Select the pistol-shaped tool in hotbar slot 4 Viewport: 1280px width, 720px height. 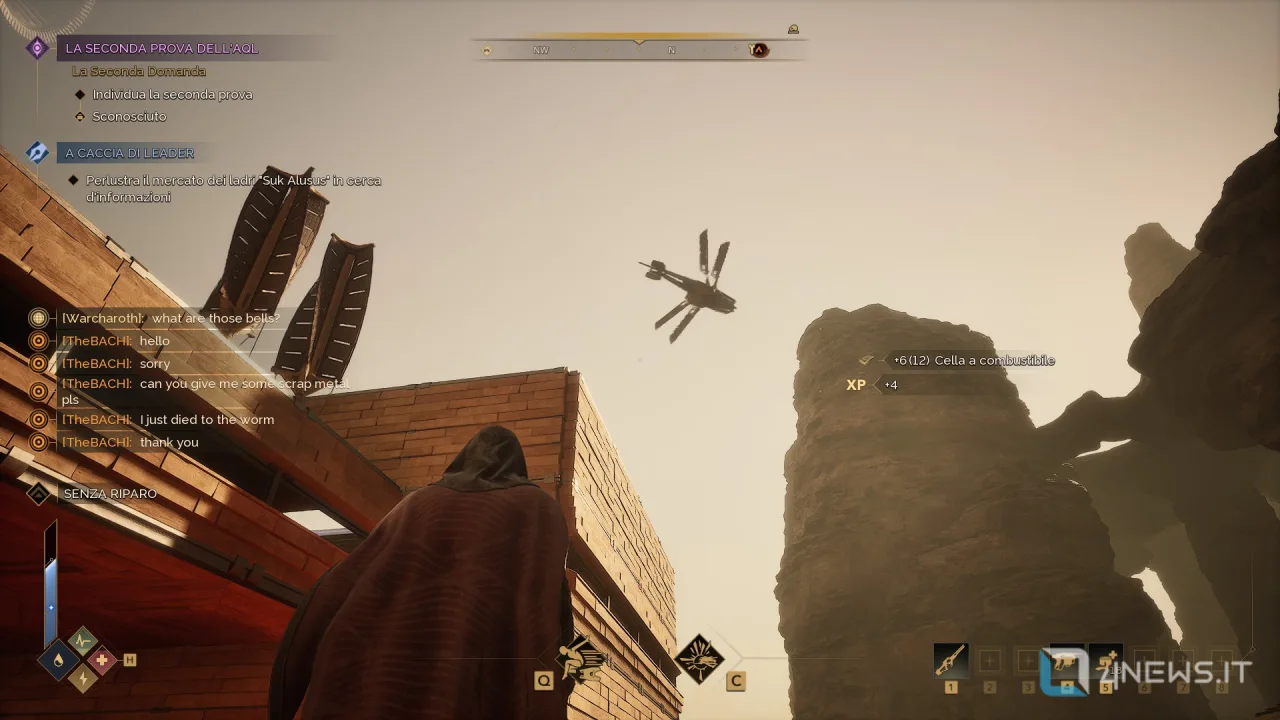[1067, 660]
